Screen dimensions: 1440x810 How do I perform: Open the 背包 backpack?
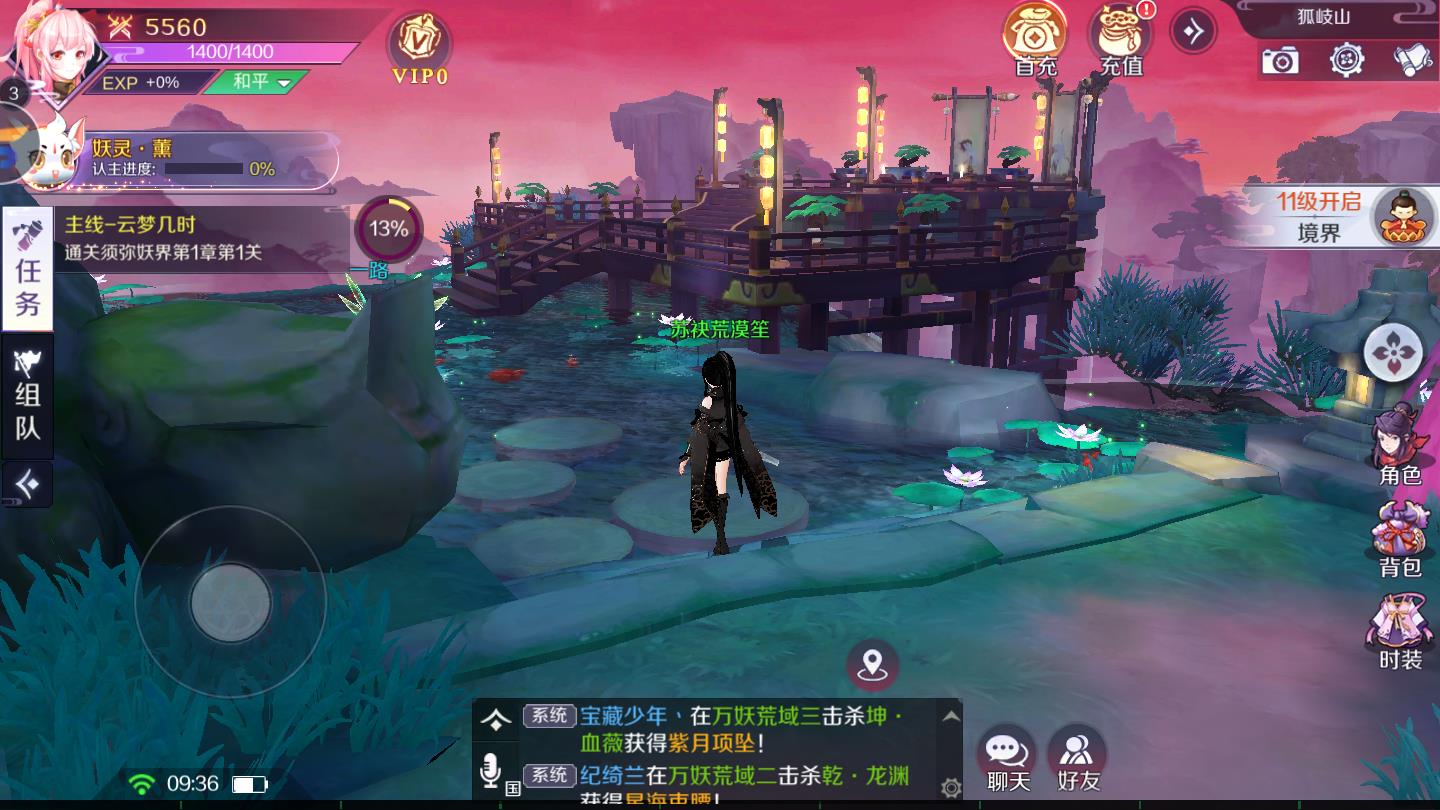pos(1400,540)
